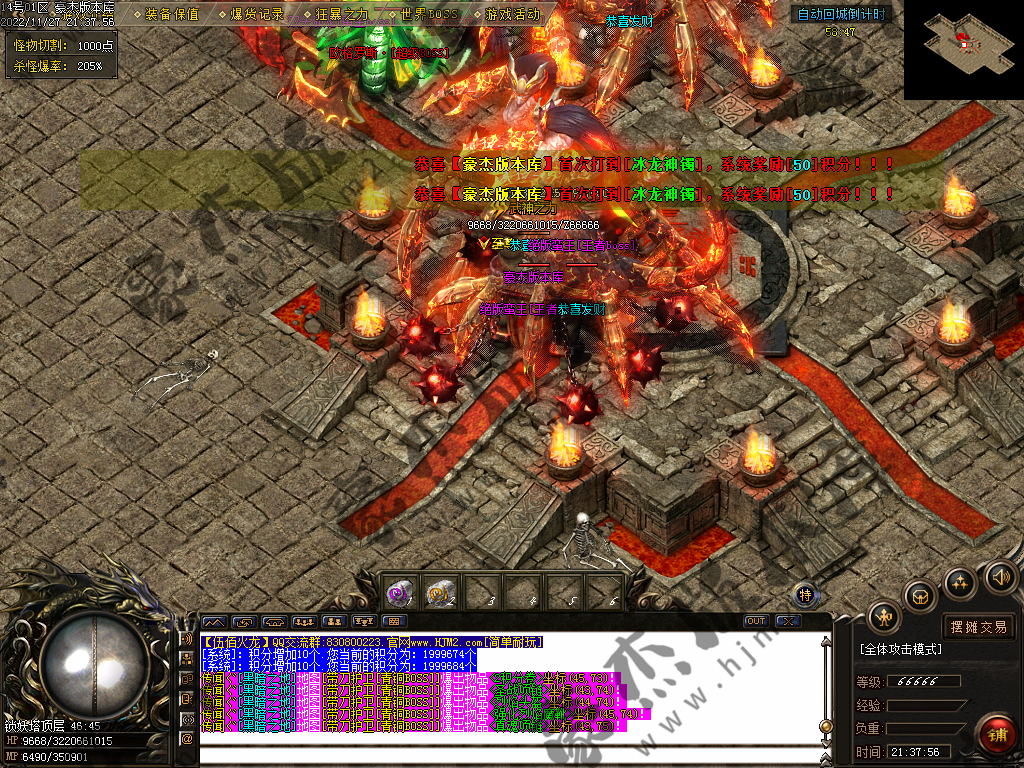Open the 装备保值 menu
The width and height of the screenshot is (1024, 768).
[172, 15]
